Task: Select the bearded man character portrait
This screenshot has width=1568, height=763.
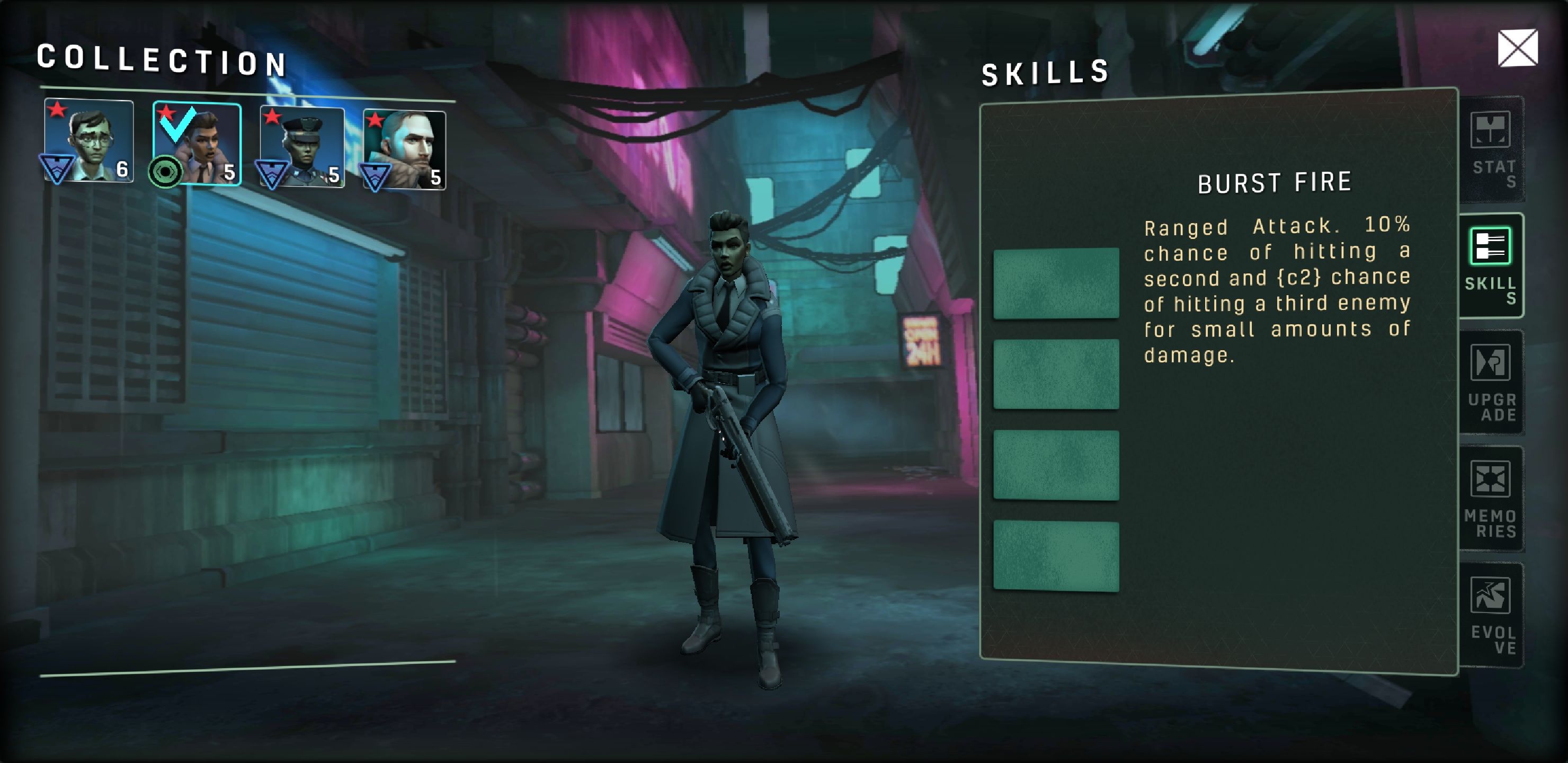Action: click(x=404, y=150)
